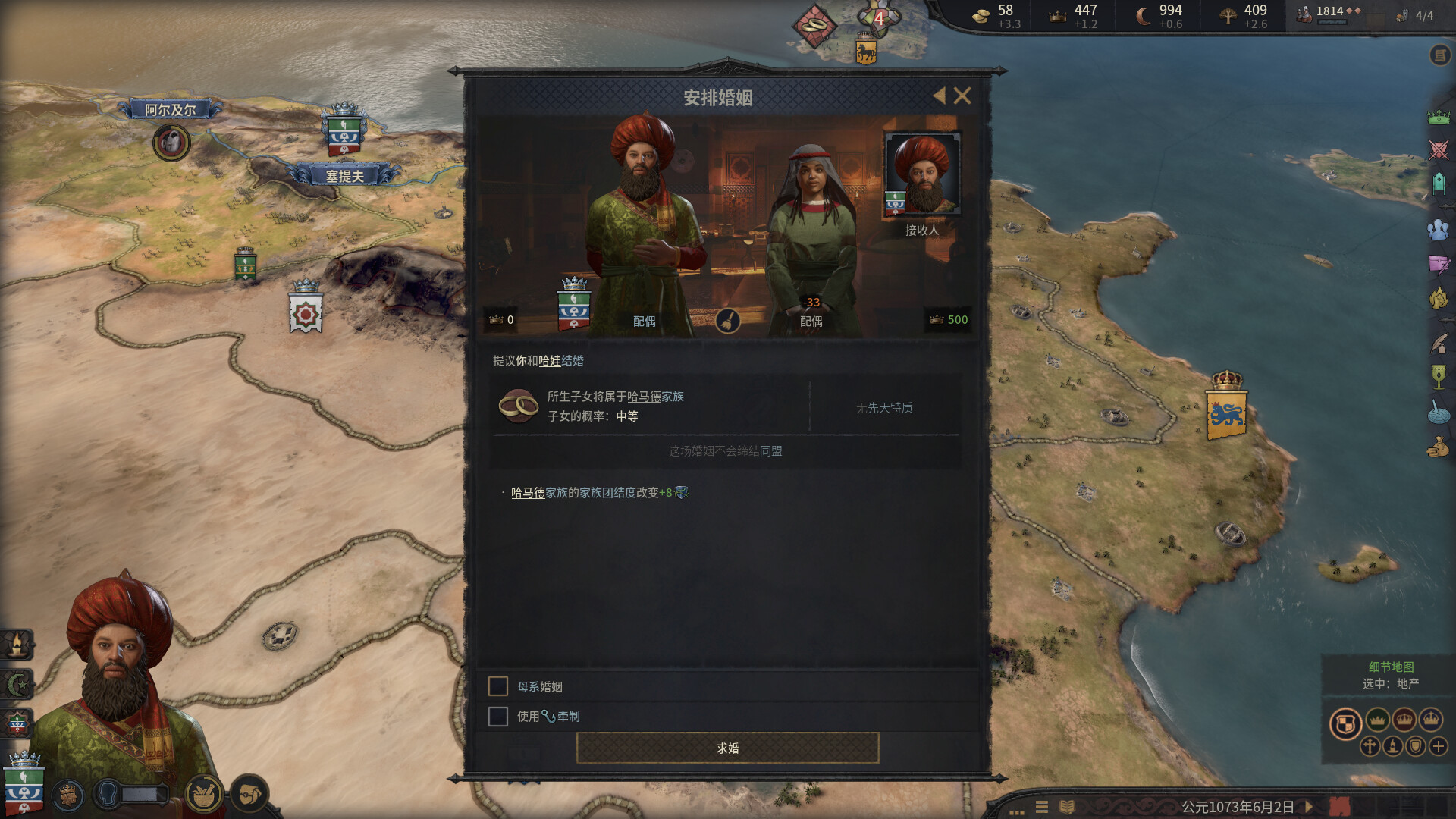Screen dimensions: 1456x819
Task: Check the 使用牵制 option
Action: coord(498,715)
